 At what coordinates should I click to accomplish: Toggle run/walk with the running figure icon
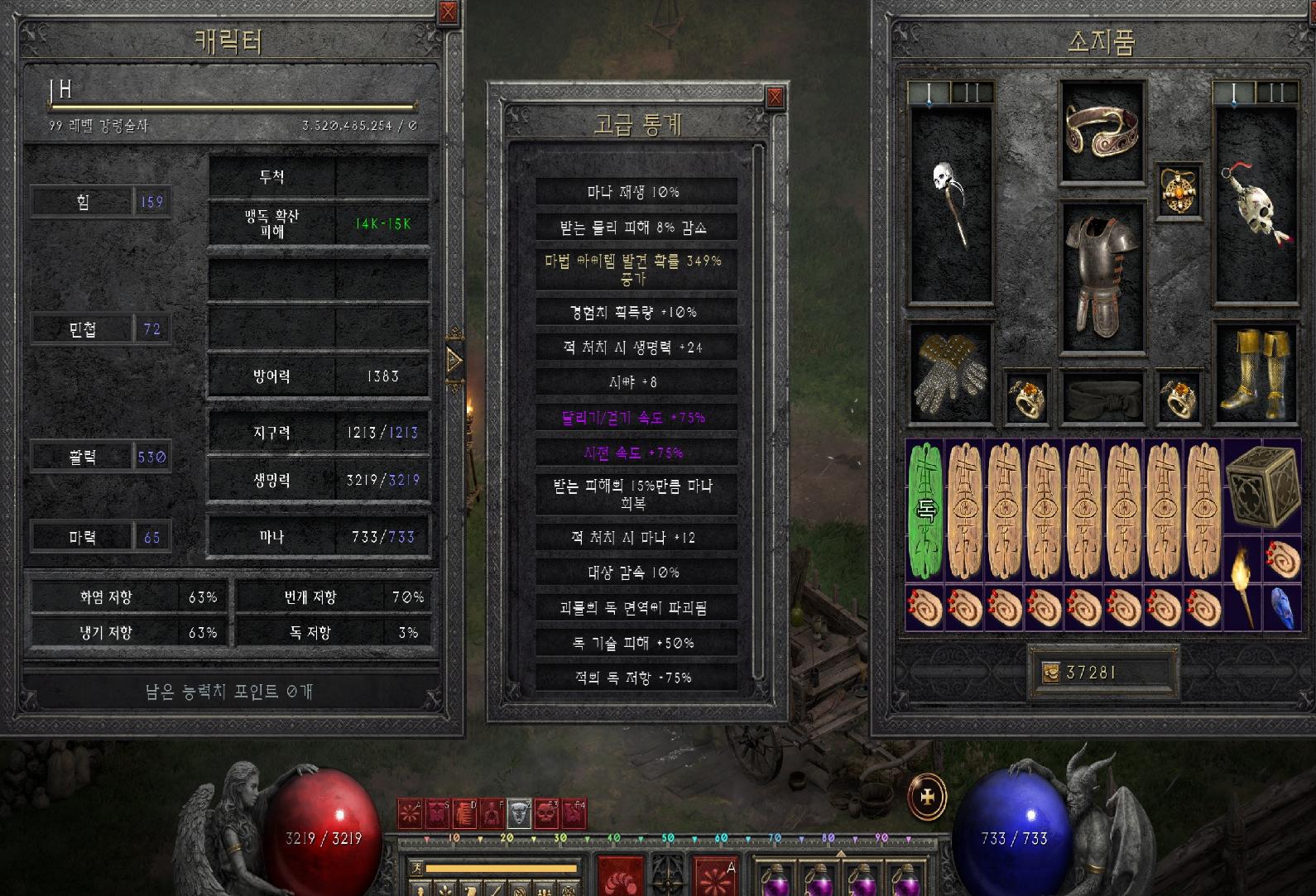(416, 867)
